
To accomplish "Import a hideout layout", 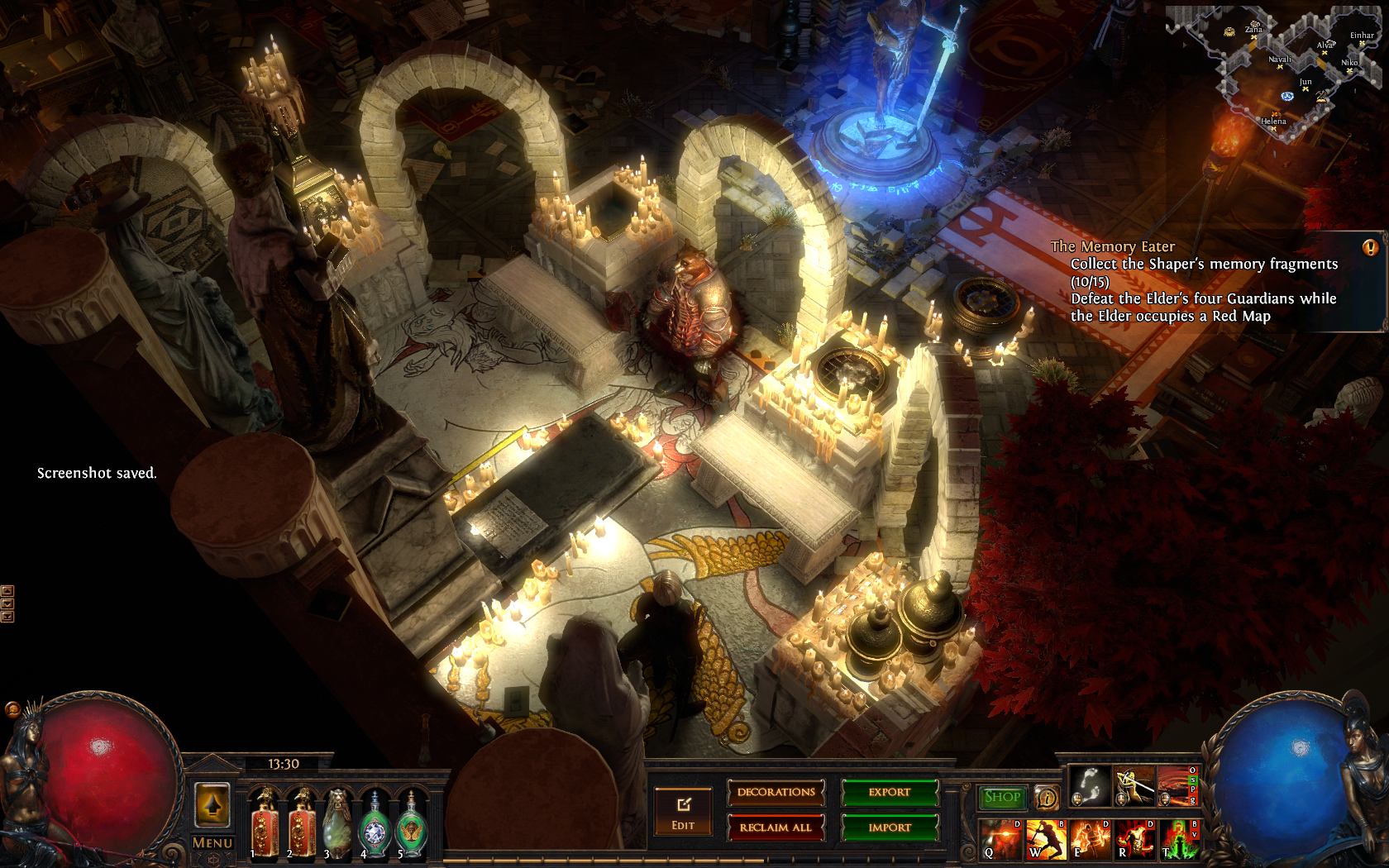I will click(890, 827).
